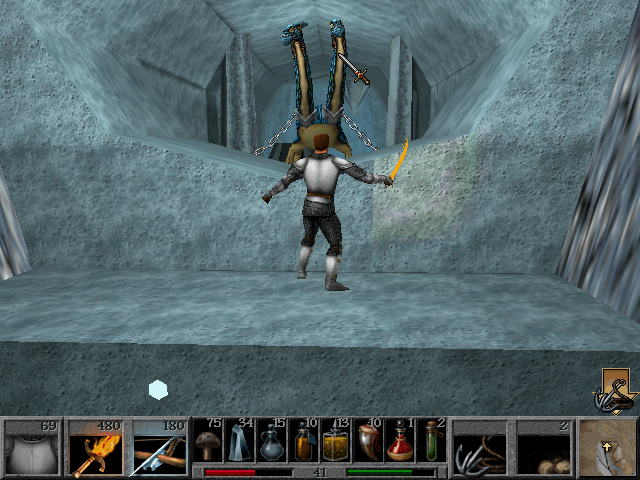Image resolution: width=640 pixels, height=480 pixels.
Task: Use the round grey flask
Action: [x=272, y=441]
